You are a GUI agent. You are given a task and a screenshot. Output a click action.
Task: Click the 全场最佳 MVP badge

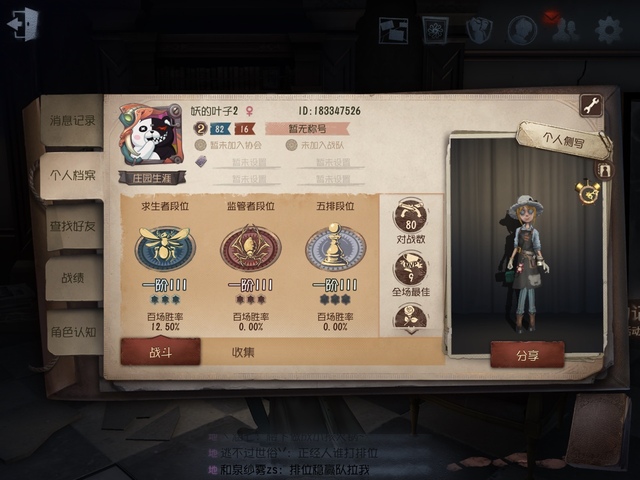point(410,272)
